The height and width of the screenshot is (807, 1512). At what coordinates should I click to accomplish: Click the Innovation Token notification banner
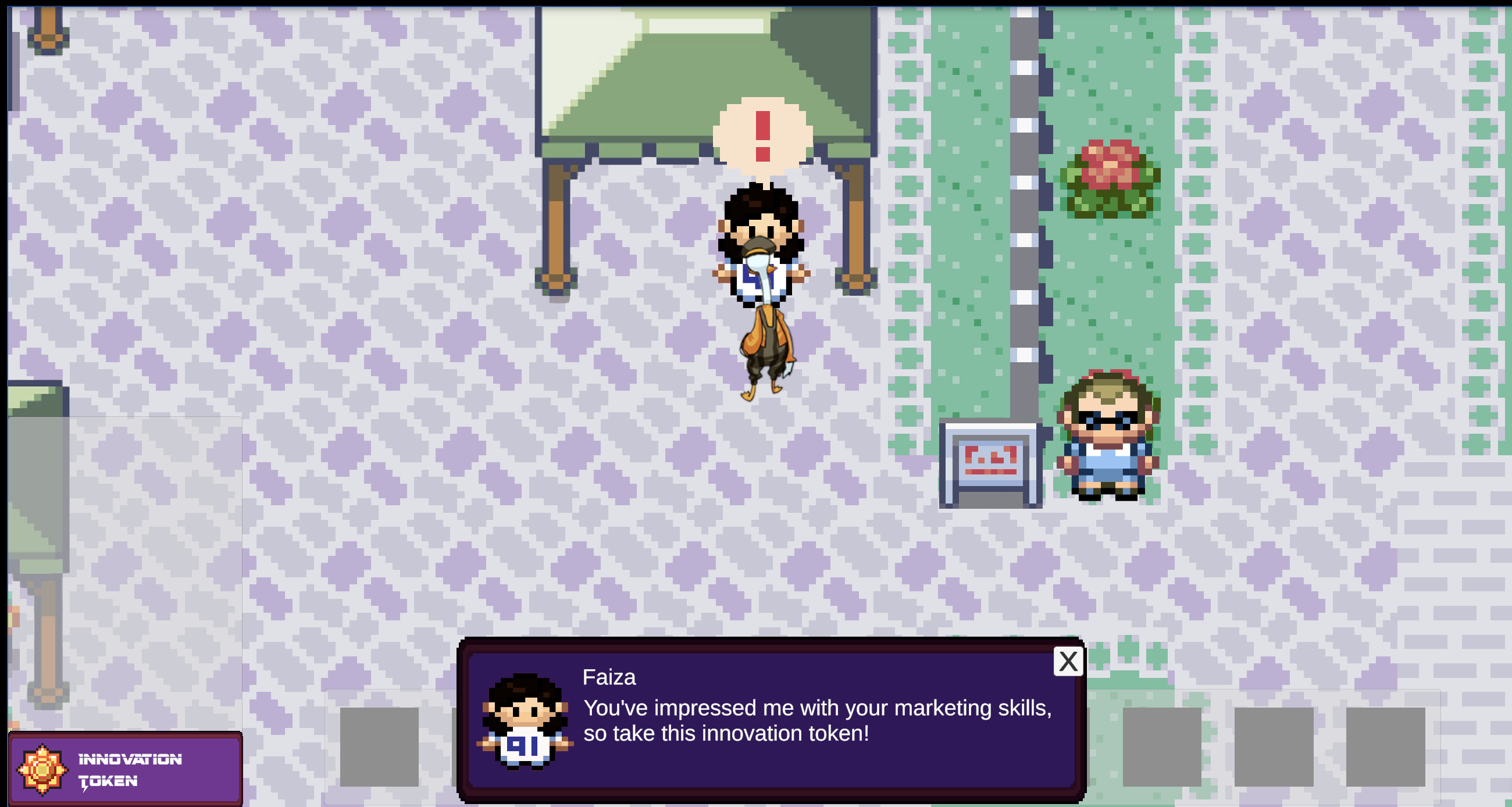[125, 769]
